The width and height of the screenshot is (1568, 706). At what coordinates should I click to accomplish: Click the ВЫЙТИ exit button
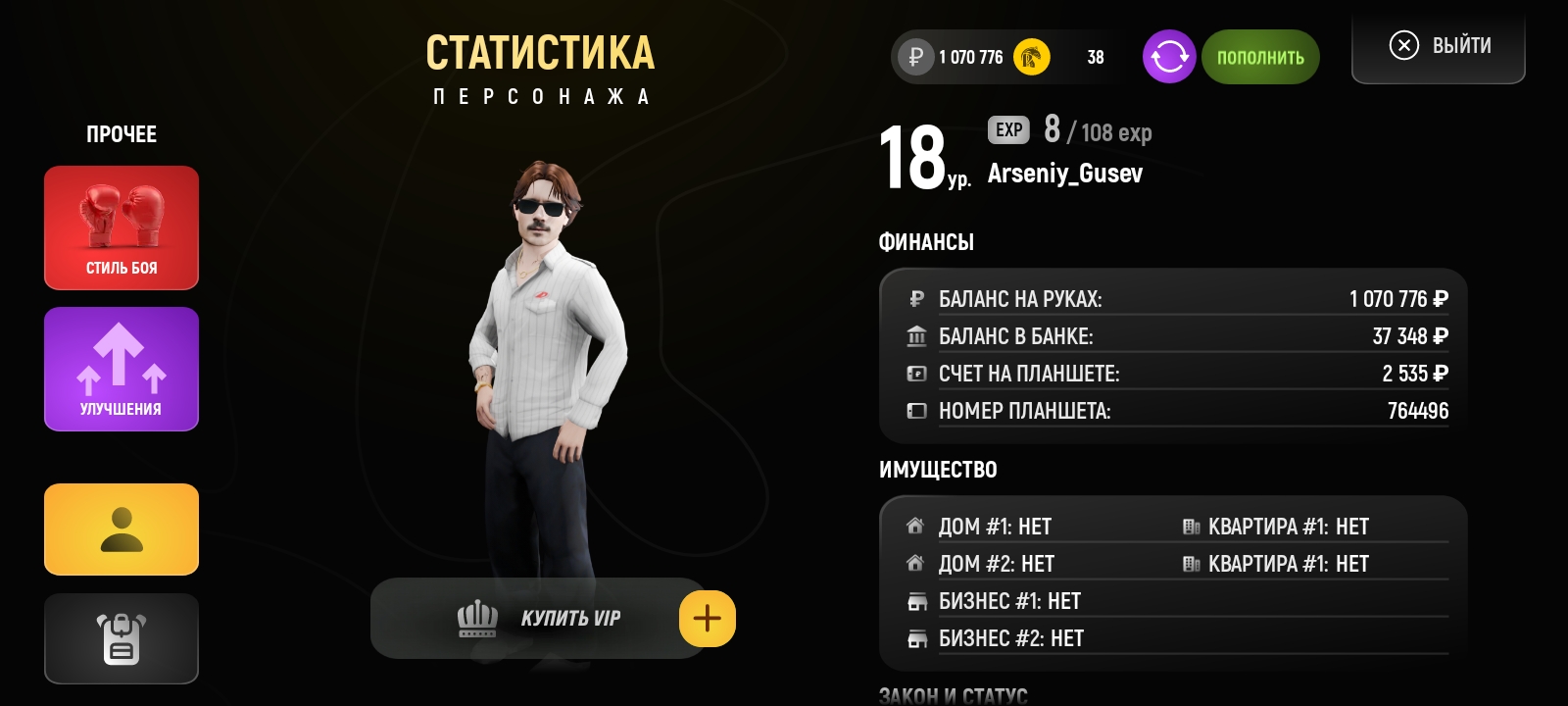coord(1438,45)
